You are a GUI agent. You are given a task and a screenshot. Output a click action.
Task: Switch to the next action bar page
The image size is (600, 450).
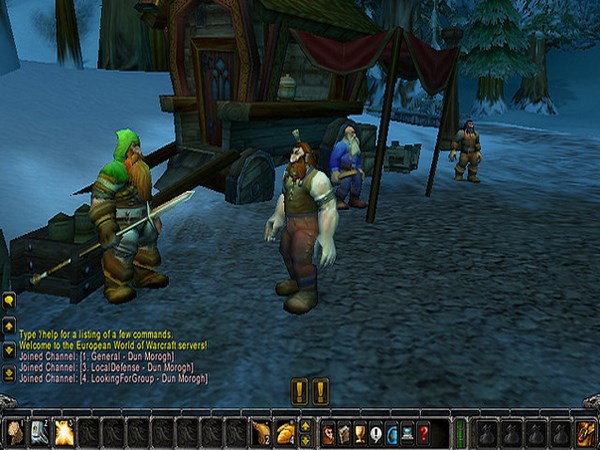[x=306, y=439]
